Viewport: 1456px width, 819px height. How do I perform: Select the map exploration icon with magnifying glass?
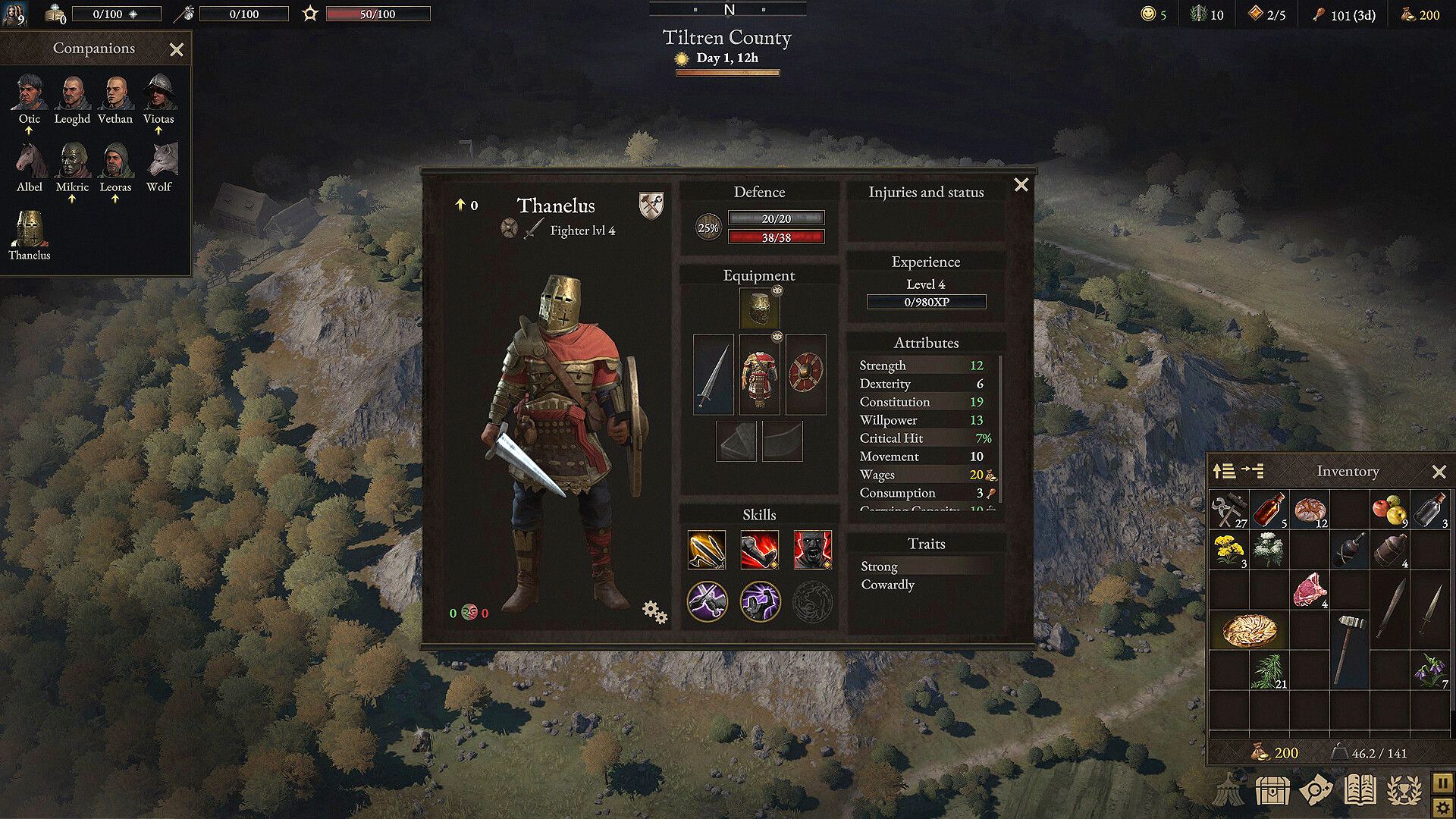[1318, 789]
